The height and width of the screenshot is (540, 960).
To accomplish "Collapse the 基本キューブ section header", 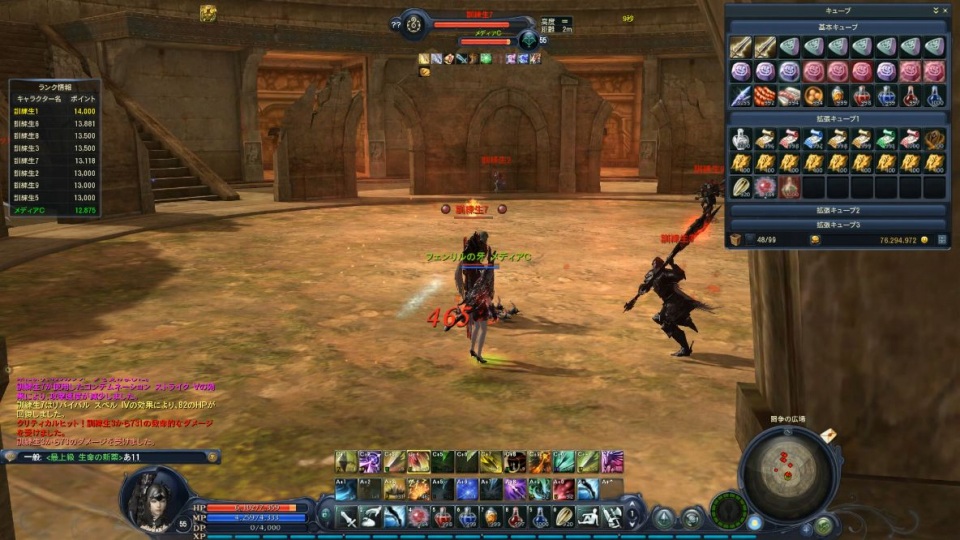I will point(838,26).
